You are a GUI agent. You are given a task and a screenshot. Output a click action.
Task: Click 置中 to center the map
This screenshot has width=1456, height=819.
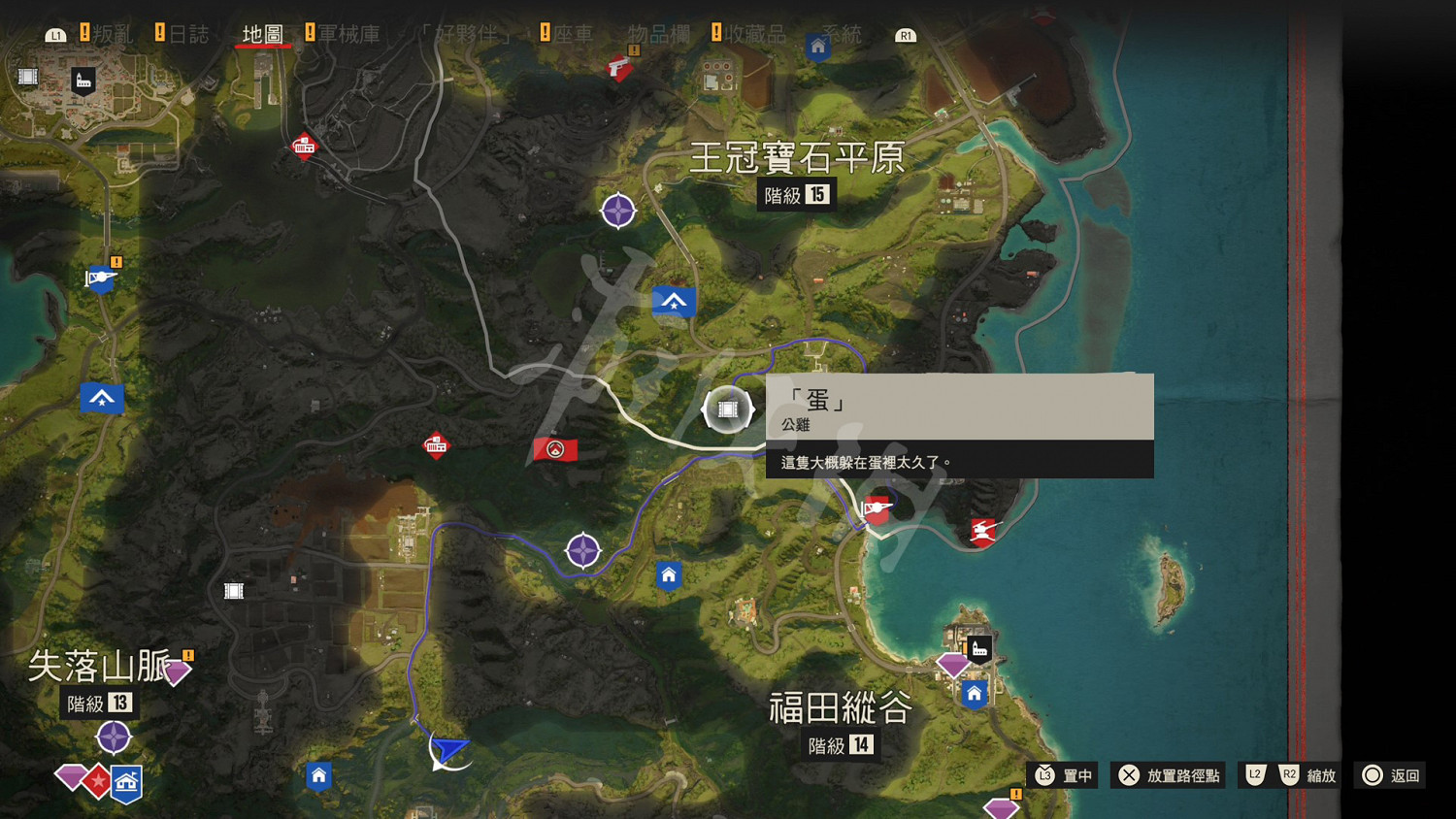click(1075, 775)
